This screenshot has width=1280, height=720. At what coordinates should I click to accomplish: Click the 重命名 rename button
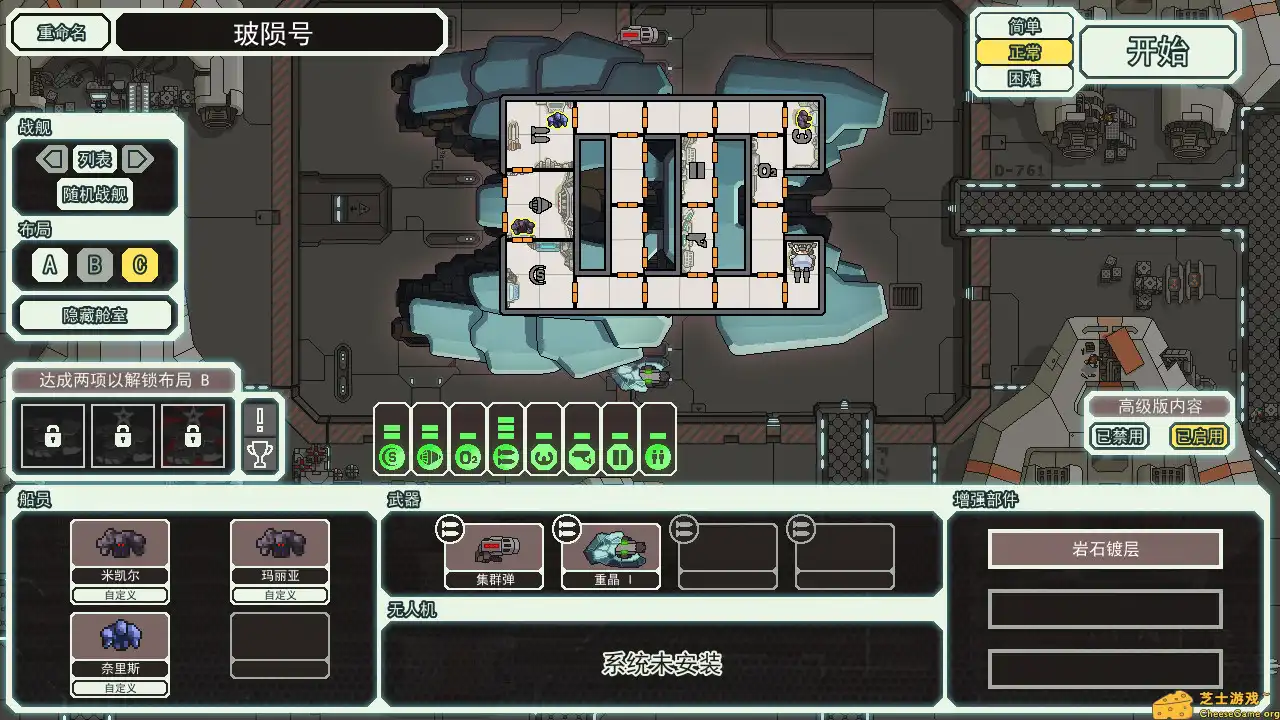click(x=59, y=32)
